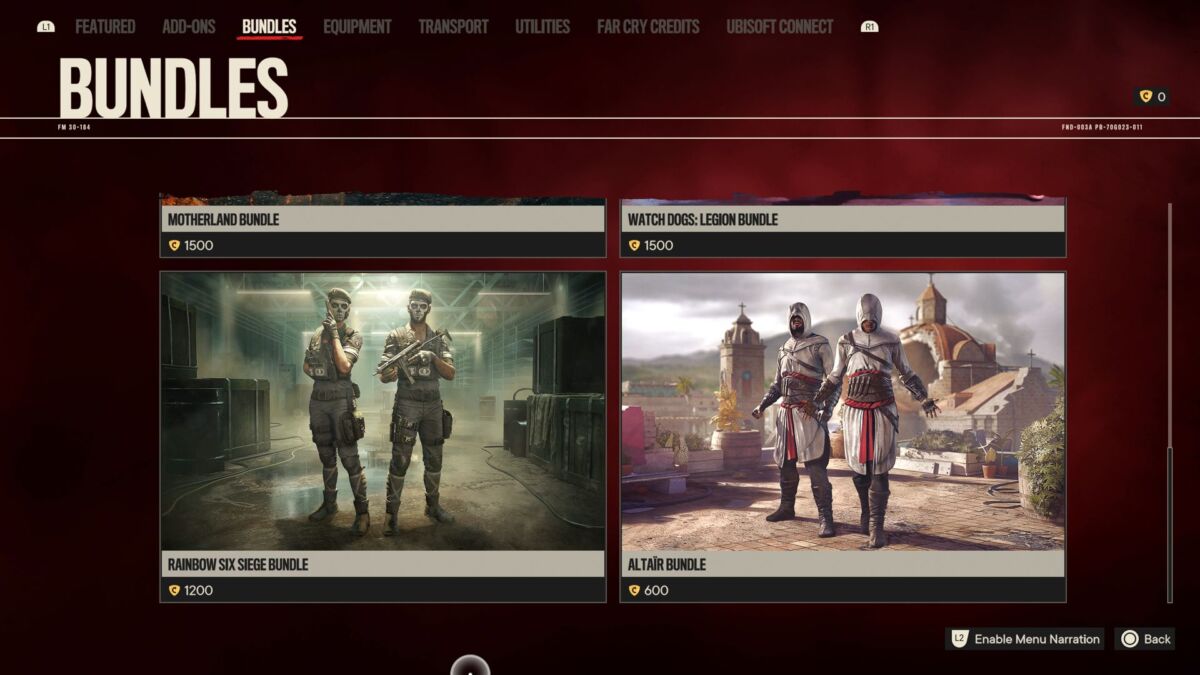This screenshot has height=675, width=1200.
Task: Go to the Equipment tab
Action: coord(357,27)
